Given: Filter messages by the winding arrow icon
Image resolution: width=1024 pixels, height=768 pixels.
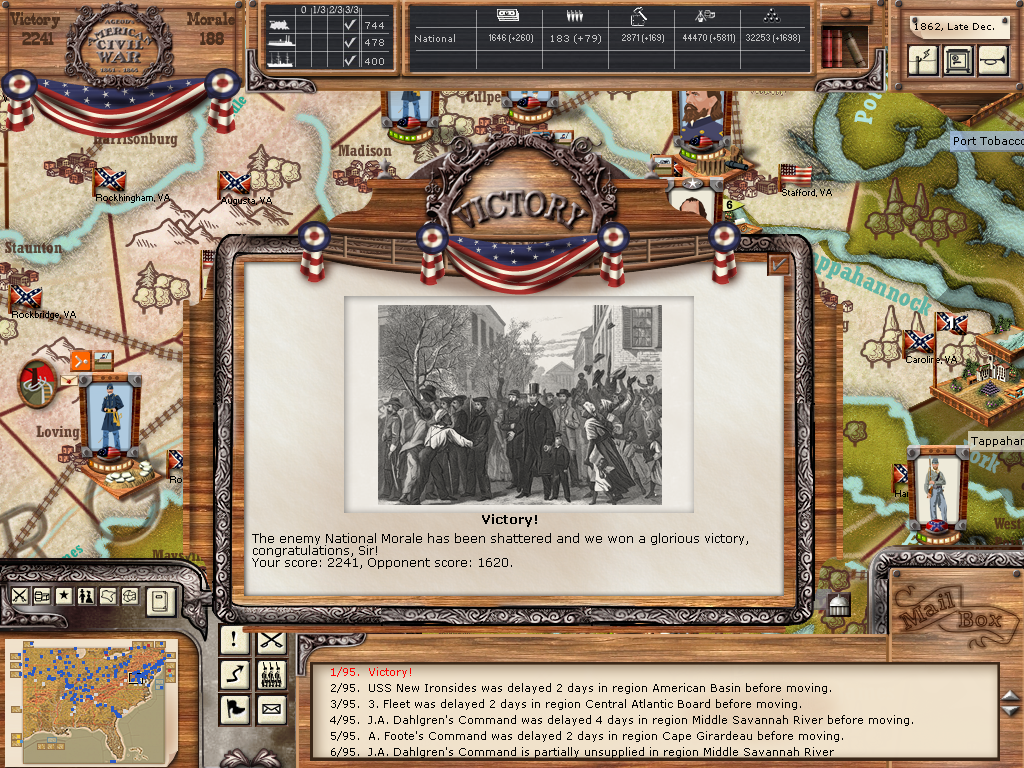Looking at the screenshot, I should pyautogui.click(x=234, y=675).
